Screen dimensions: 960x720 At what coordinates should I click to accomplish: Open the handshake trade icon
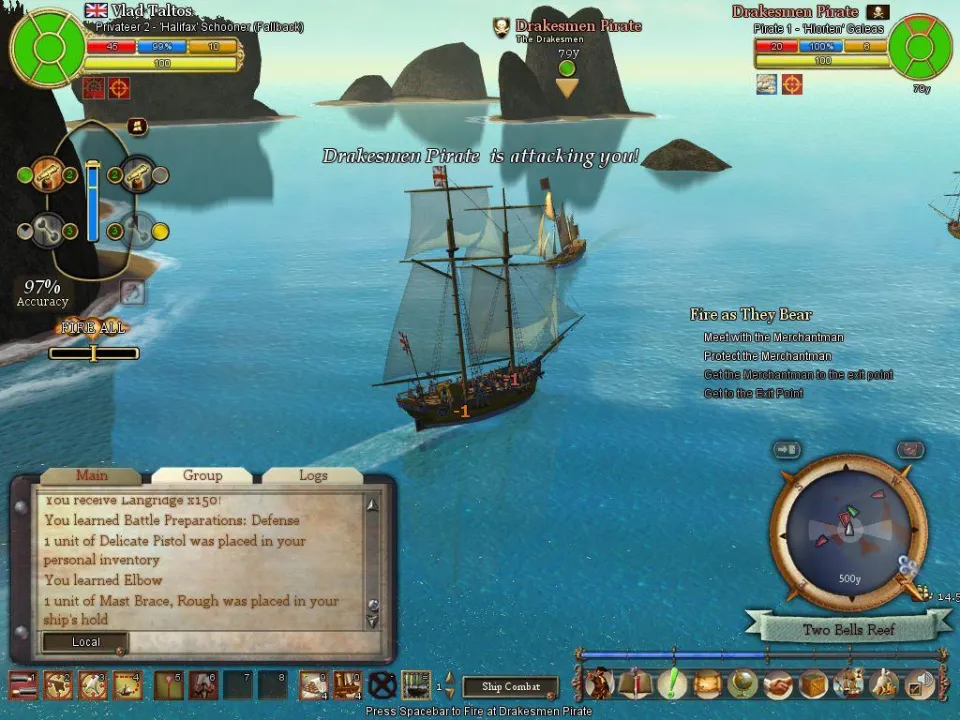point(777,684)
